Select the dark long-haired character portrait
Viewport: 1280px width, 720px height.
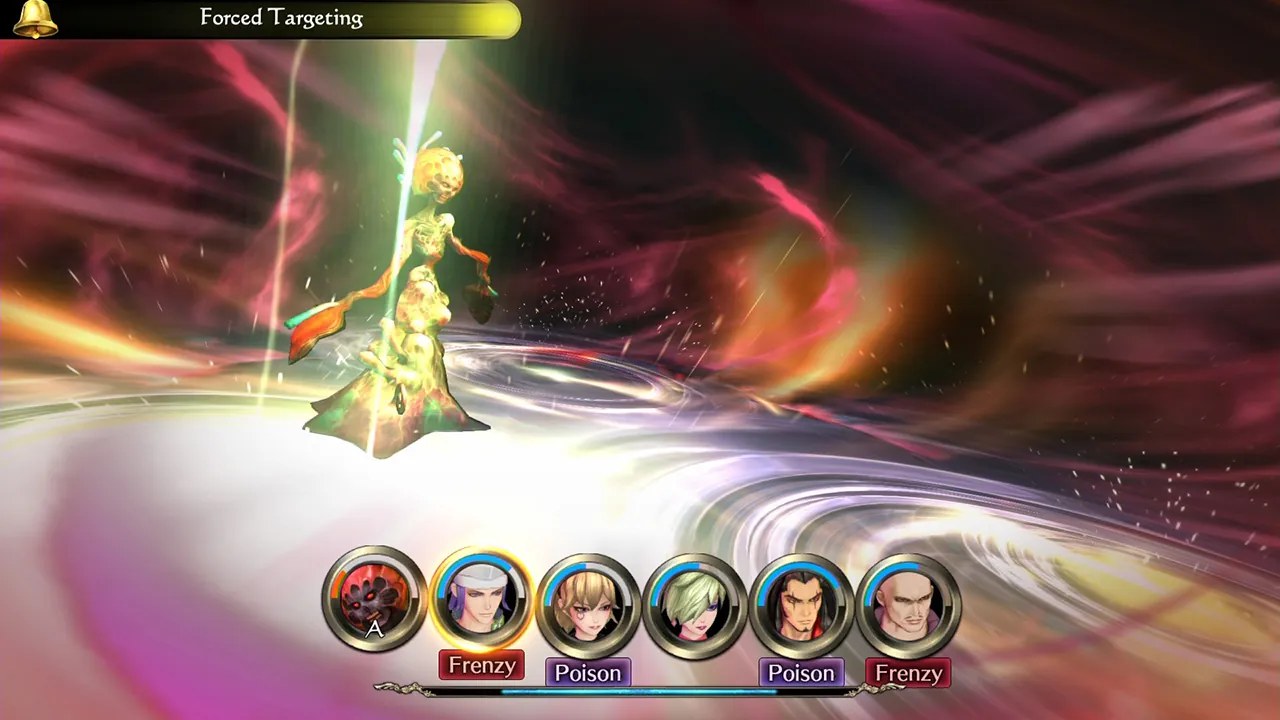pos(801,601)
